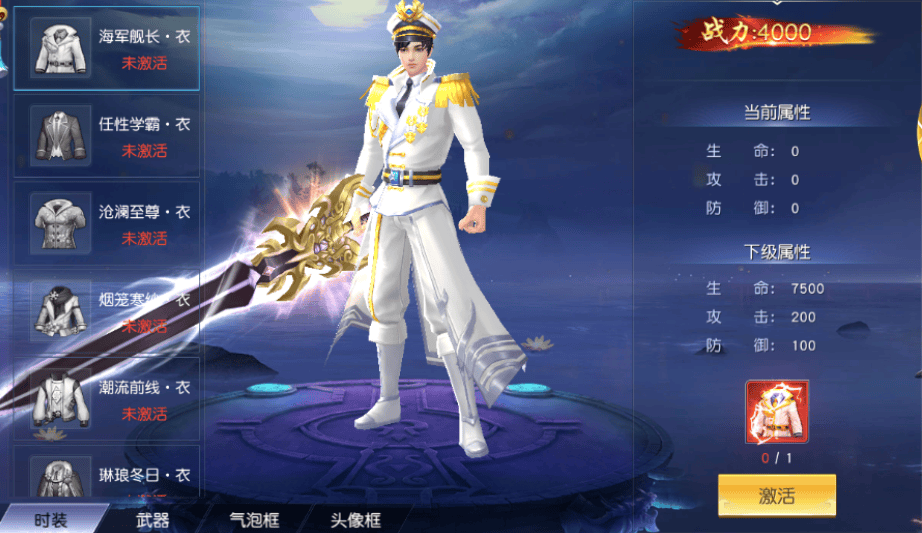922x533 pixels.
Task: Choose the 任性学霸·衣 outfit entry
Action: 107,136
